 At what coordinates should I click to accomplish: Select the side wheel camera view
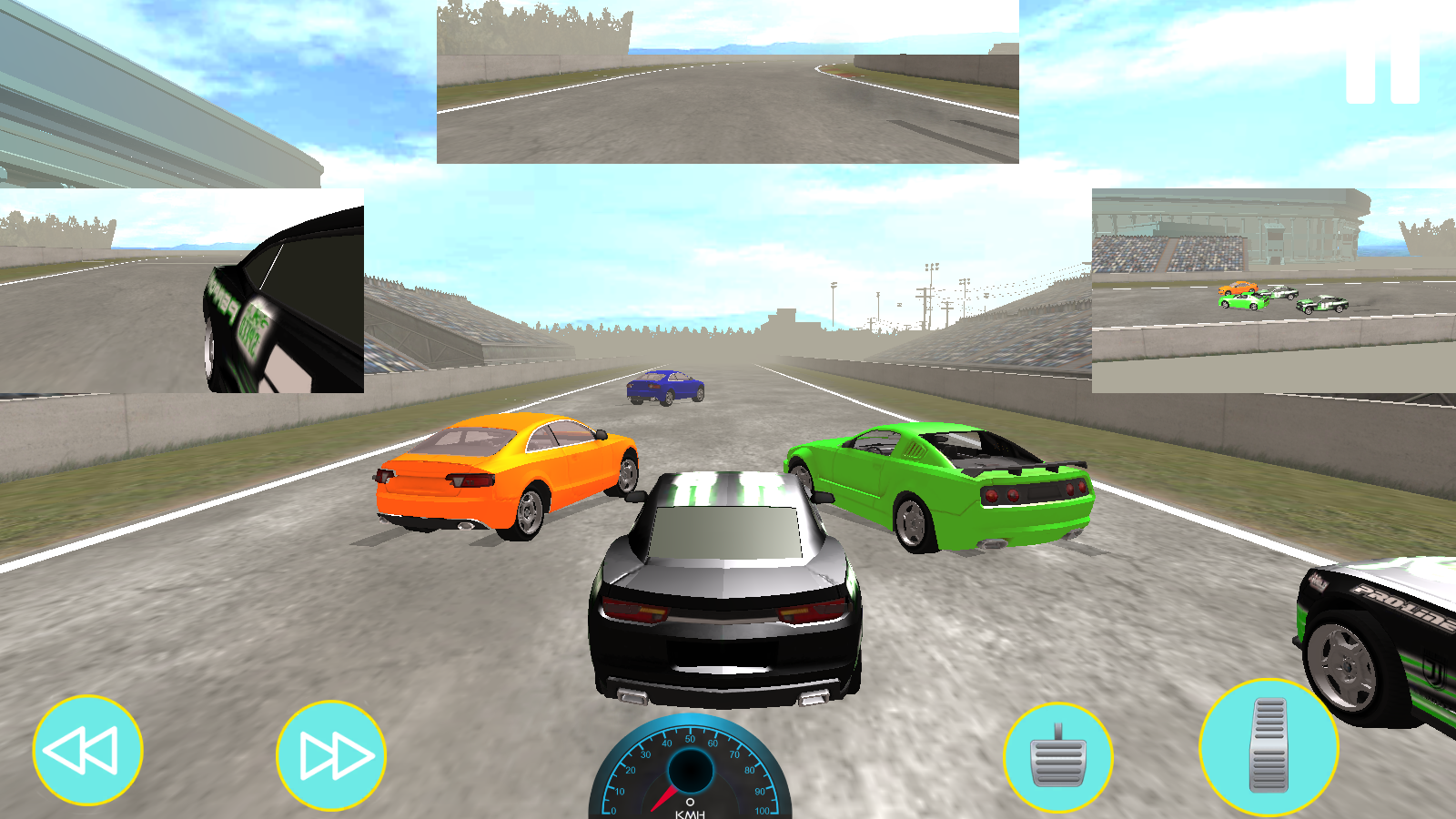pos(182,290)
